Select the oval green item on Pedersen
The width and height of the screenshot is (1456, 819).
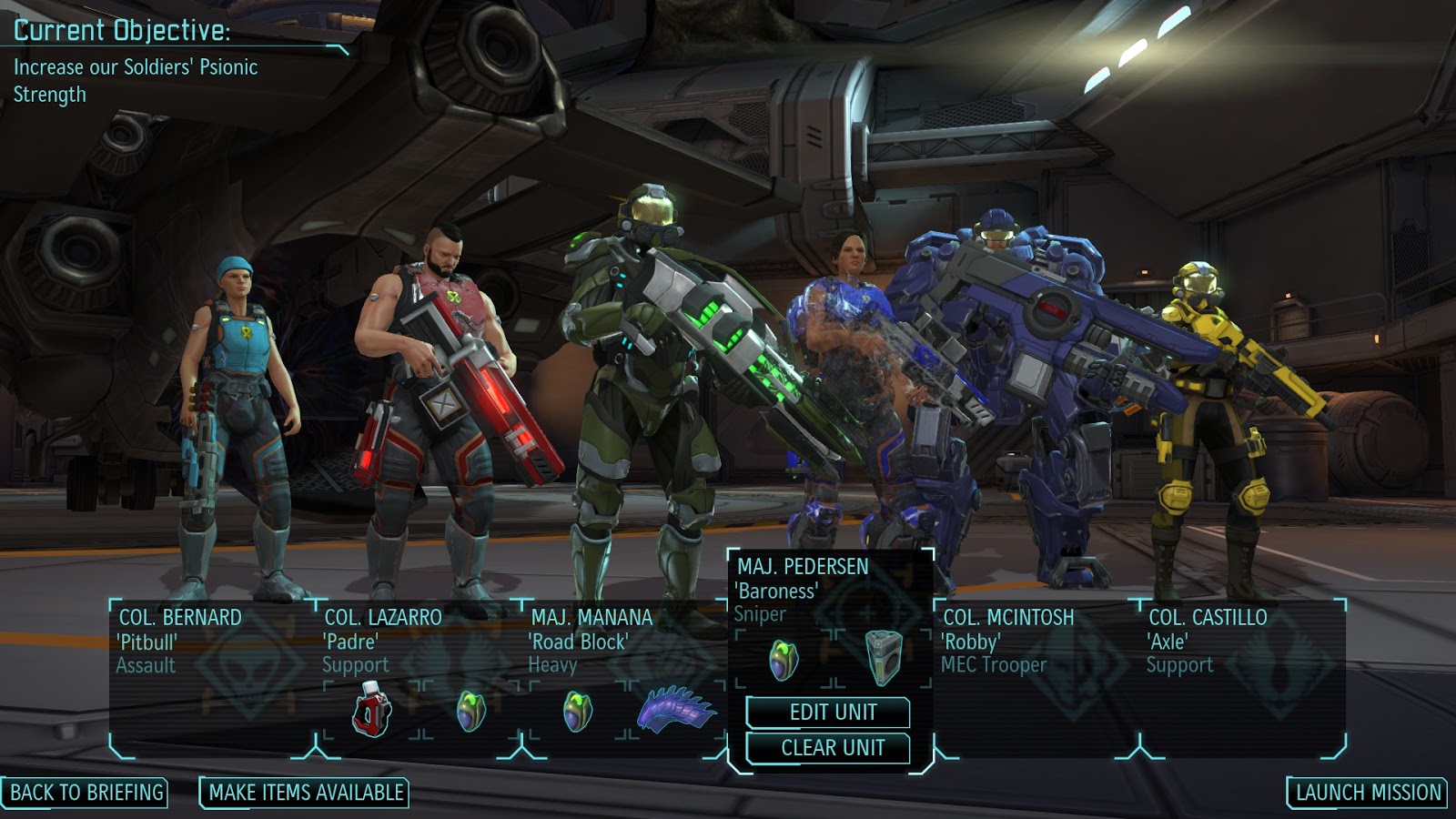784,660
